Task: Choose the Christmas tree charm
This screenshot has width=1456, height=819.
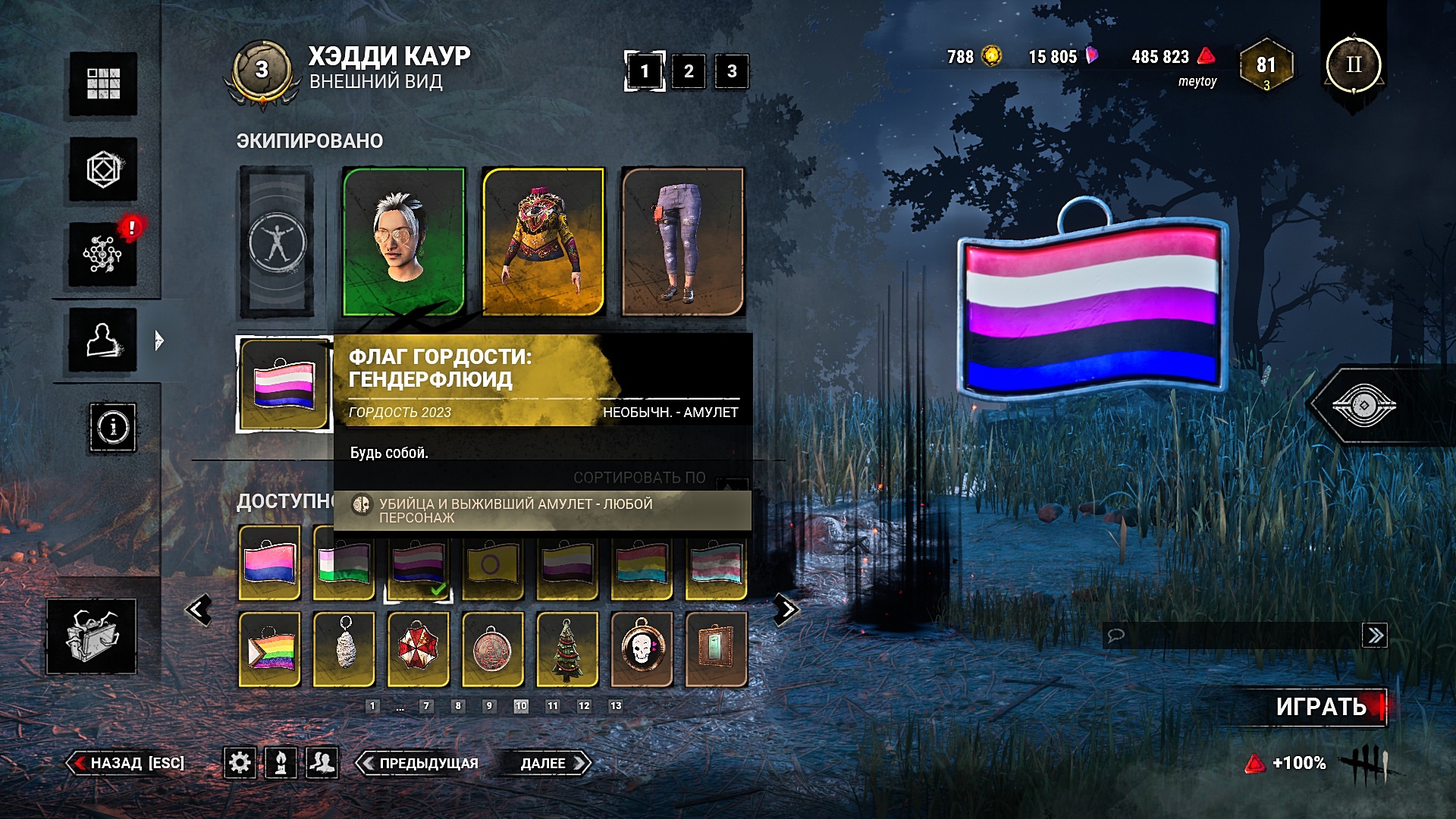Action: 567,649
